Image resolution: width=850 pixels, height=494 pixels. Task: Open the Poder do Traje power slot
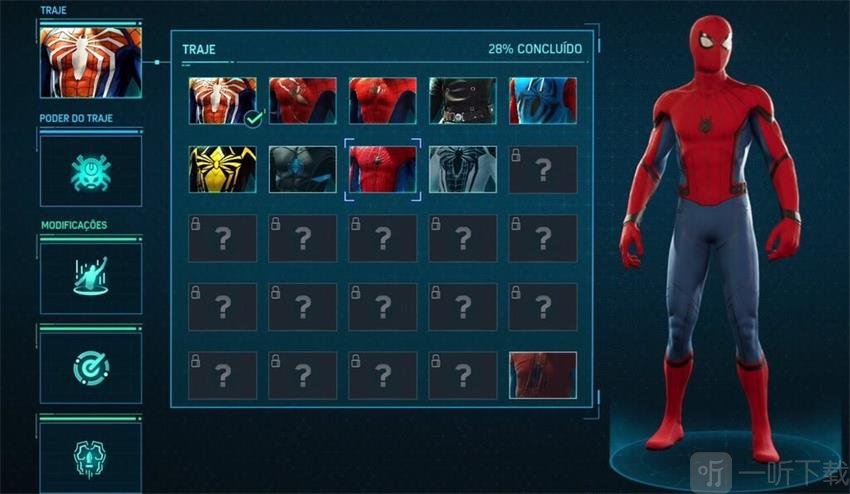91,171
